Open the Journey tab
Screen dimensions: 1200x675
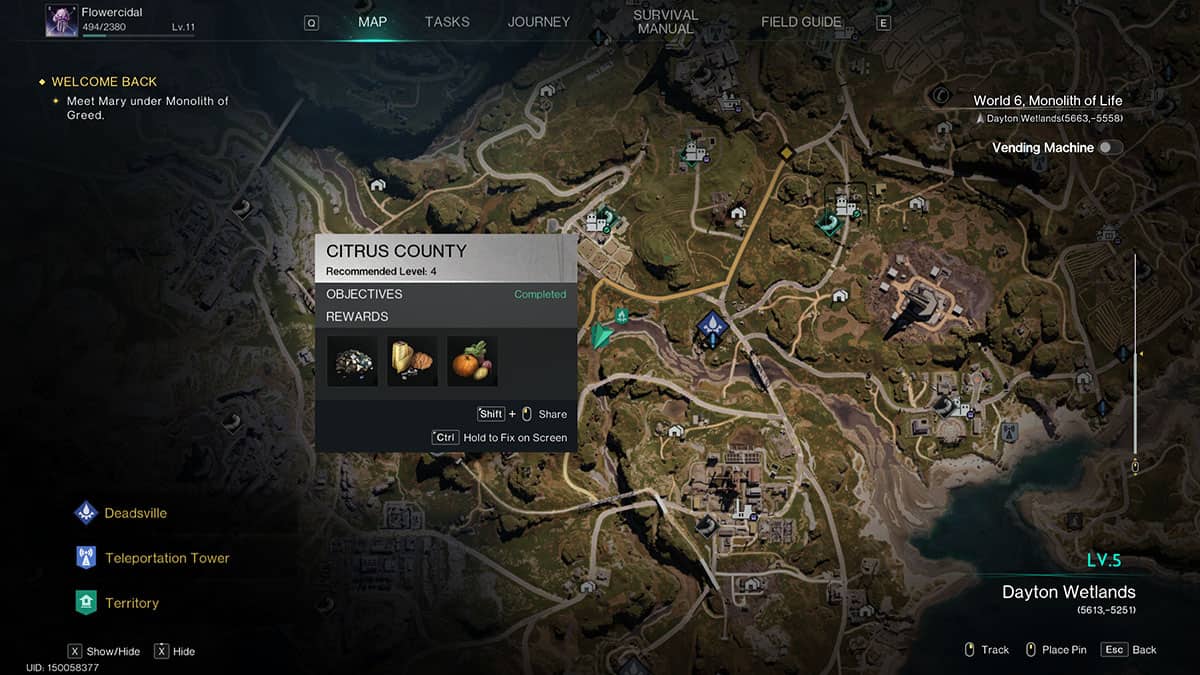click(x=538, y=22)
